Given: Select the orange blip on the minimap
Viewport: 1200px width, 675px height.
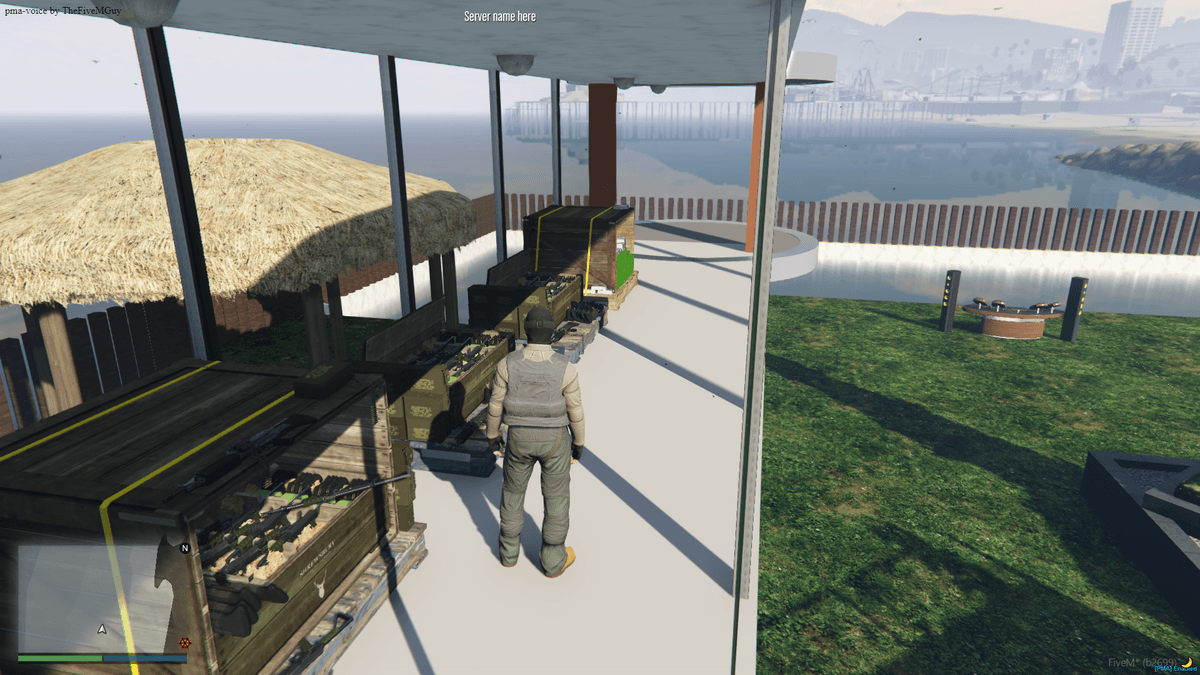Looking at the screenshot, I should coord(184,643).
